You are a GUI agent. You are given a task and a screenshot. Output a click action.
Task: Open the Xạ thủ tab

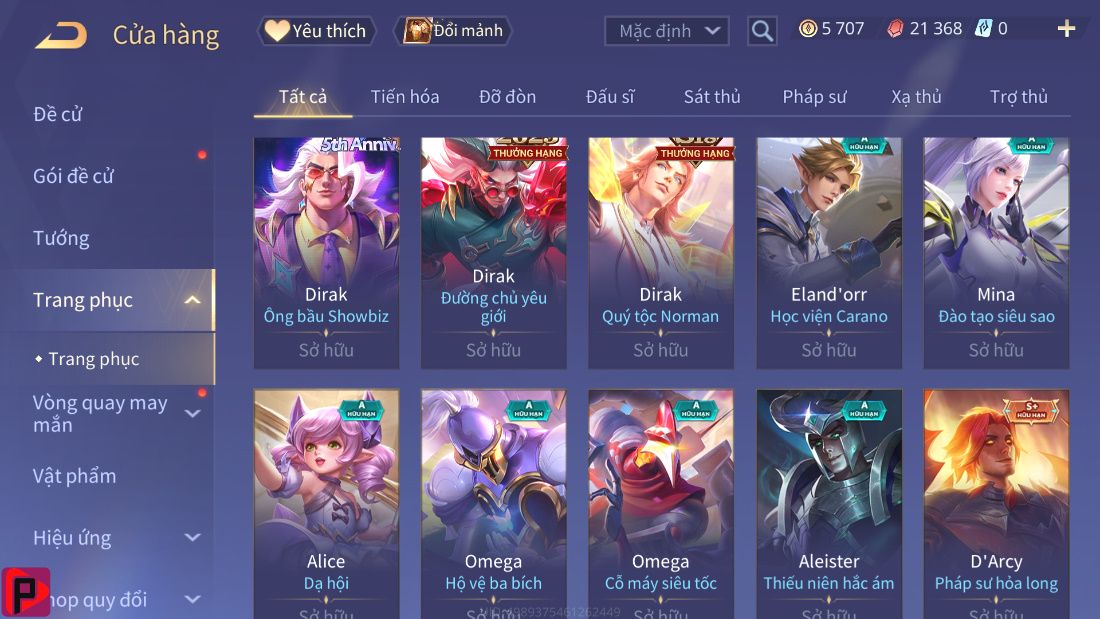916,97
